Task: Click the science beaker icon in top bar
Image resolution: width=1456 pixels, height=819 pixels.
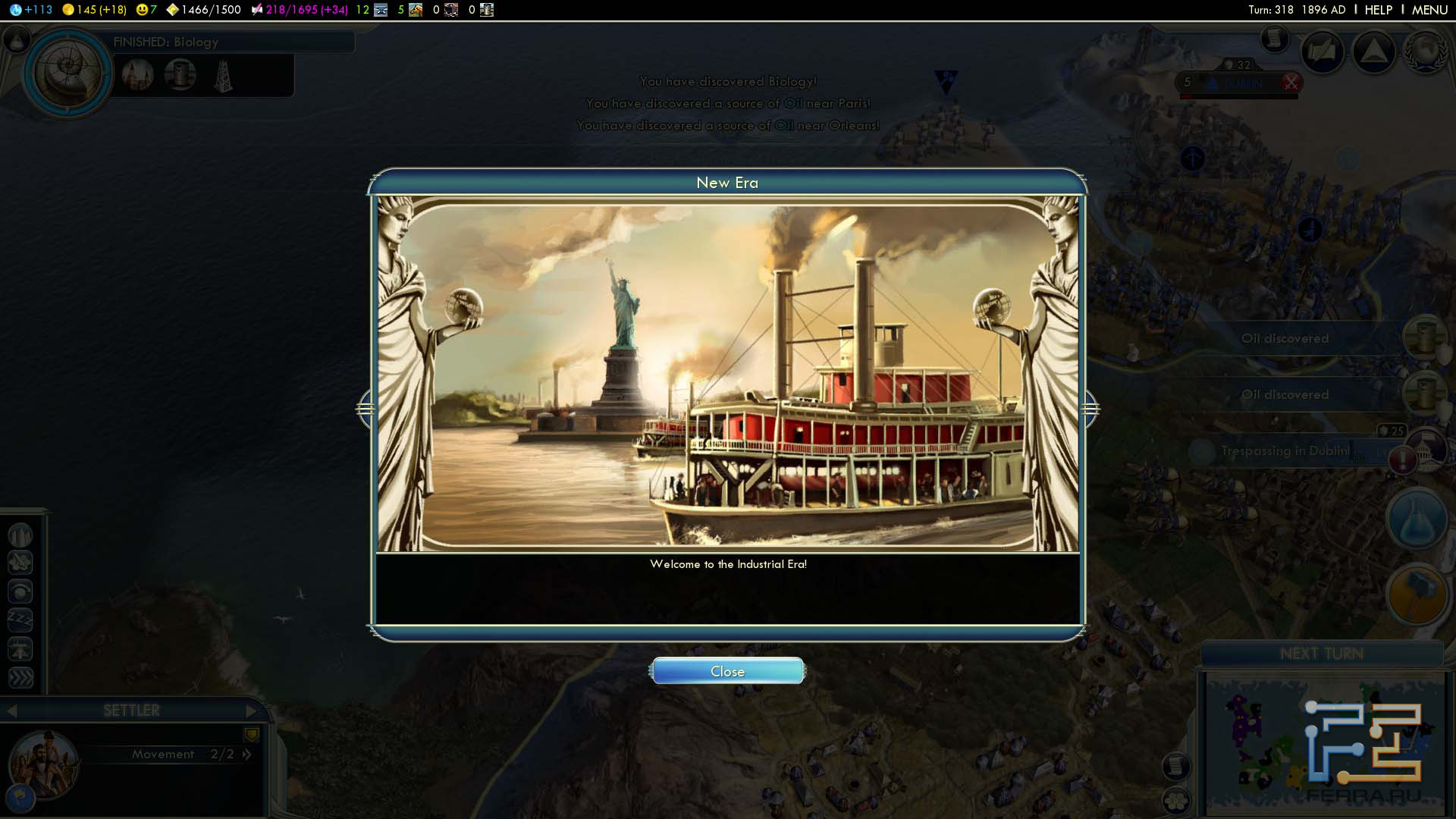Action: [15, 10]
